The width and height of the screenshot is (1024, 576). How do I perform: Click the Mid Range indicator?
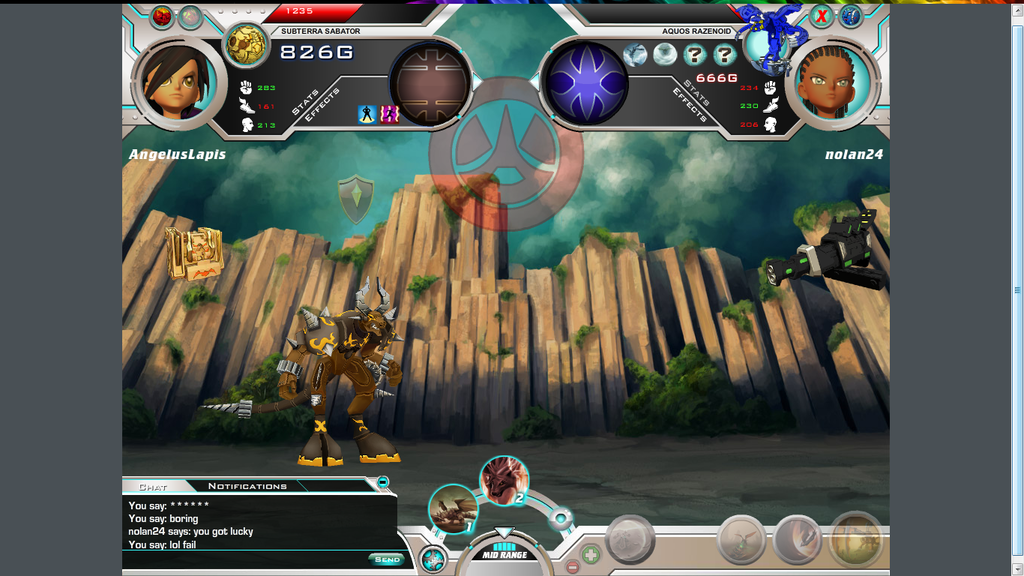click(x=504, y=553)
